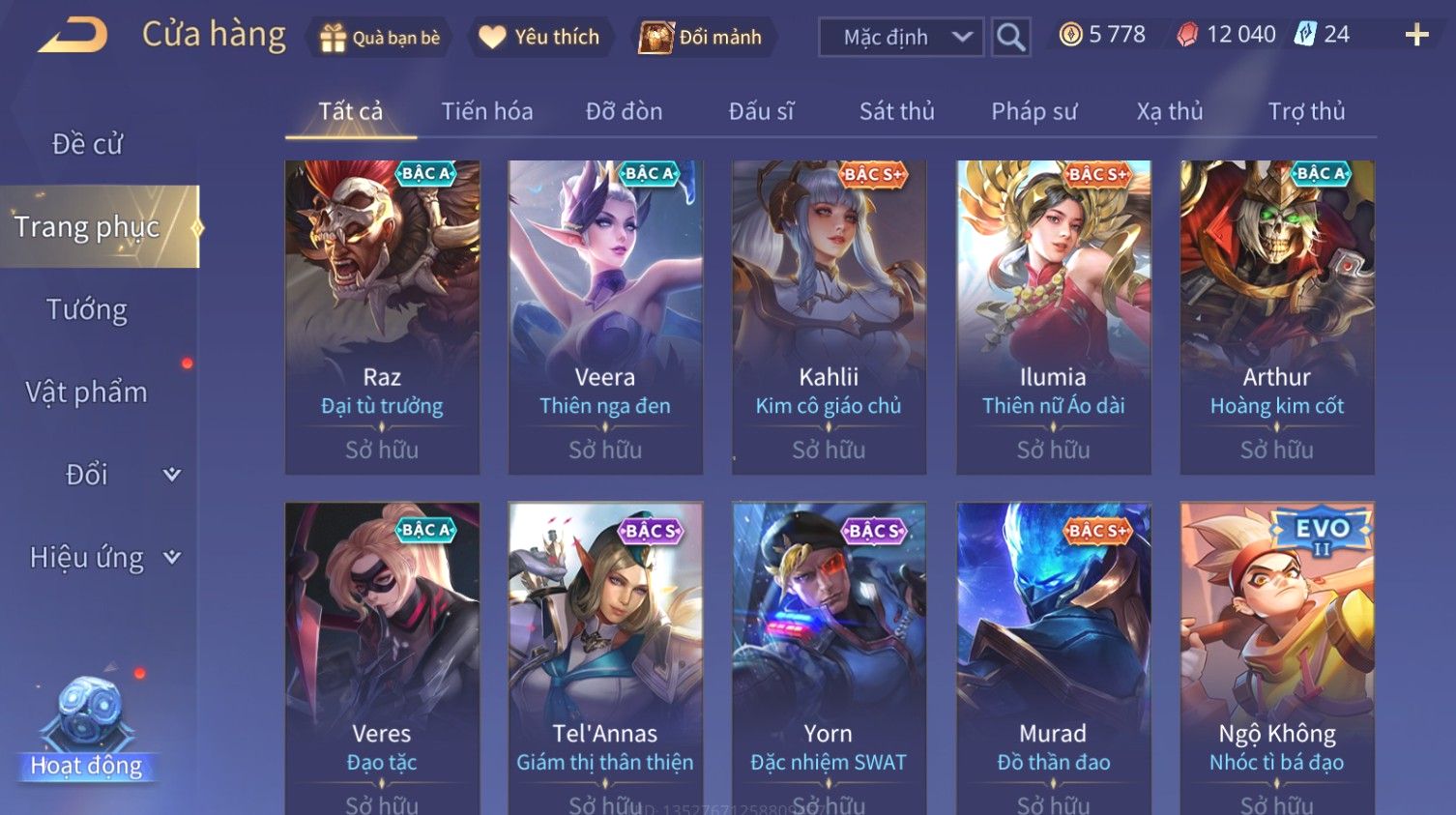Go to the Vật phẩm section
The width and height of the screenshot is (1456, 815).
(87, 392)
